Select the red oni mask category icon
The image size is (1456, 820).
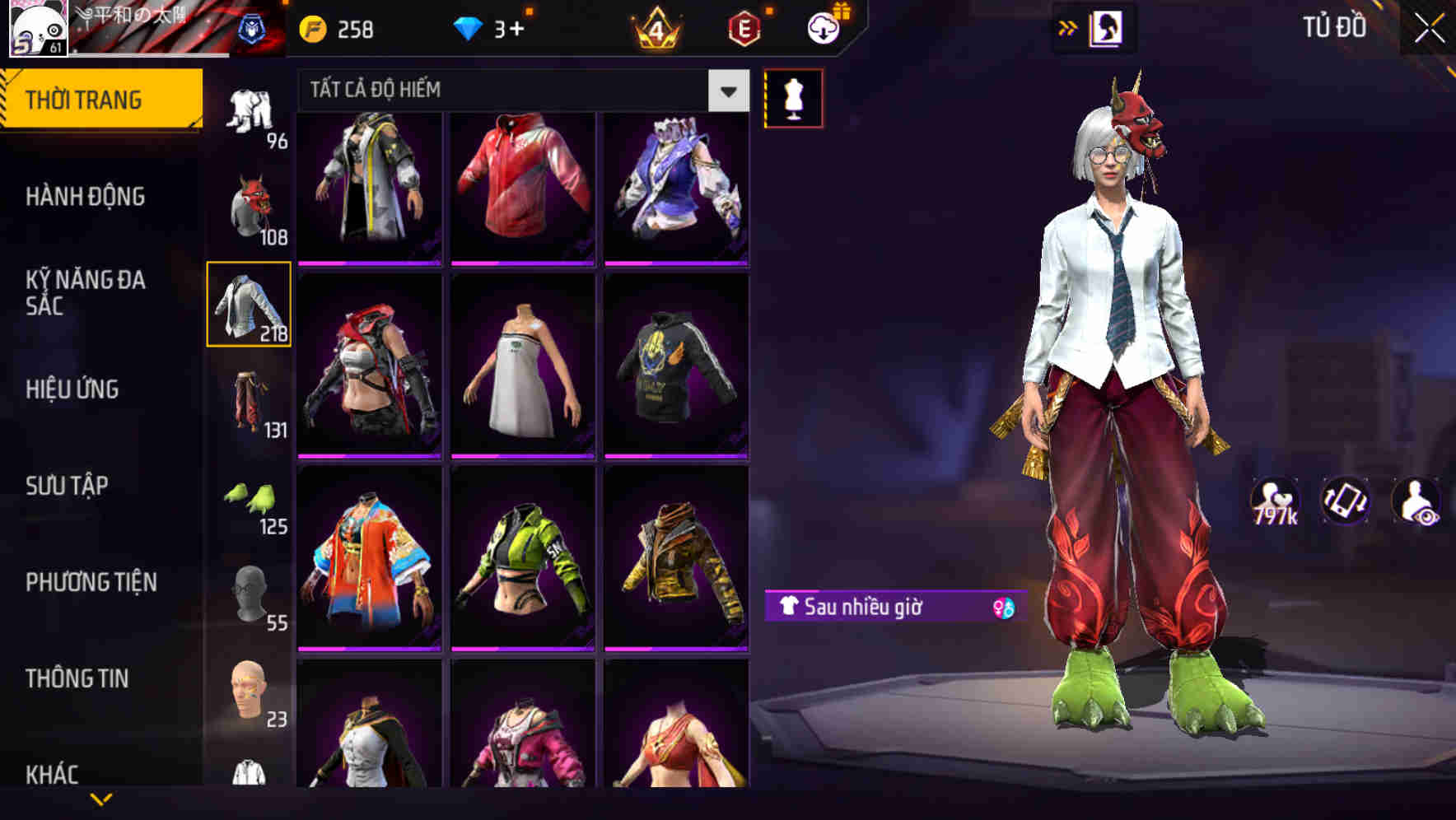[250, 206]
